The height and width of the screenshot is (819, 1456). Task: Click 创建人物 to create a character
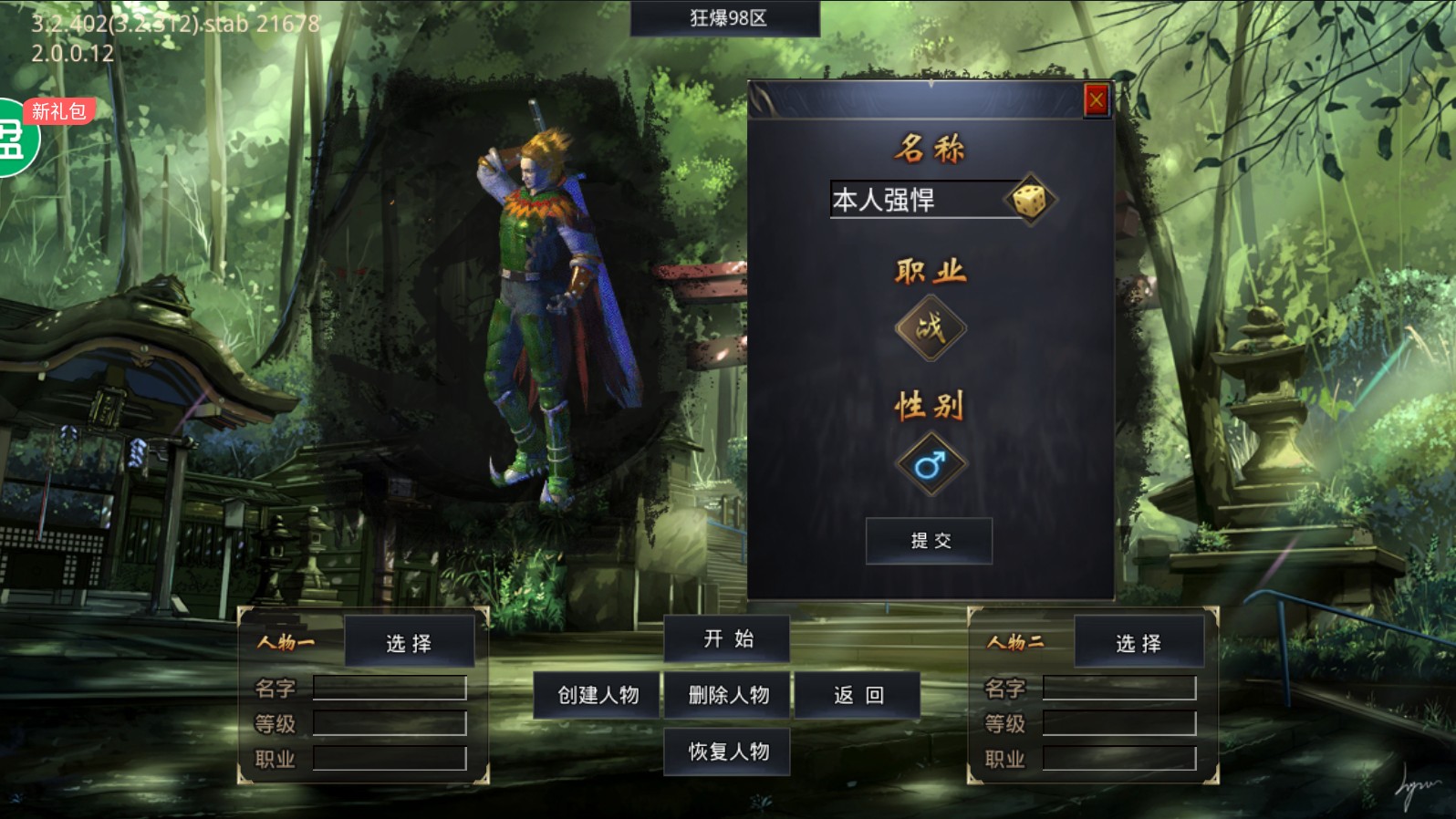(595, 694)
